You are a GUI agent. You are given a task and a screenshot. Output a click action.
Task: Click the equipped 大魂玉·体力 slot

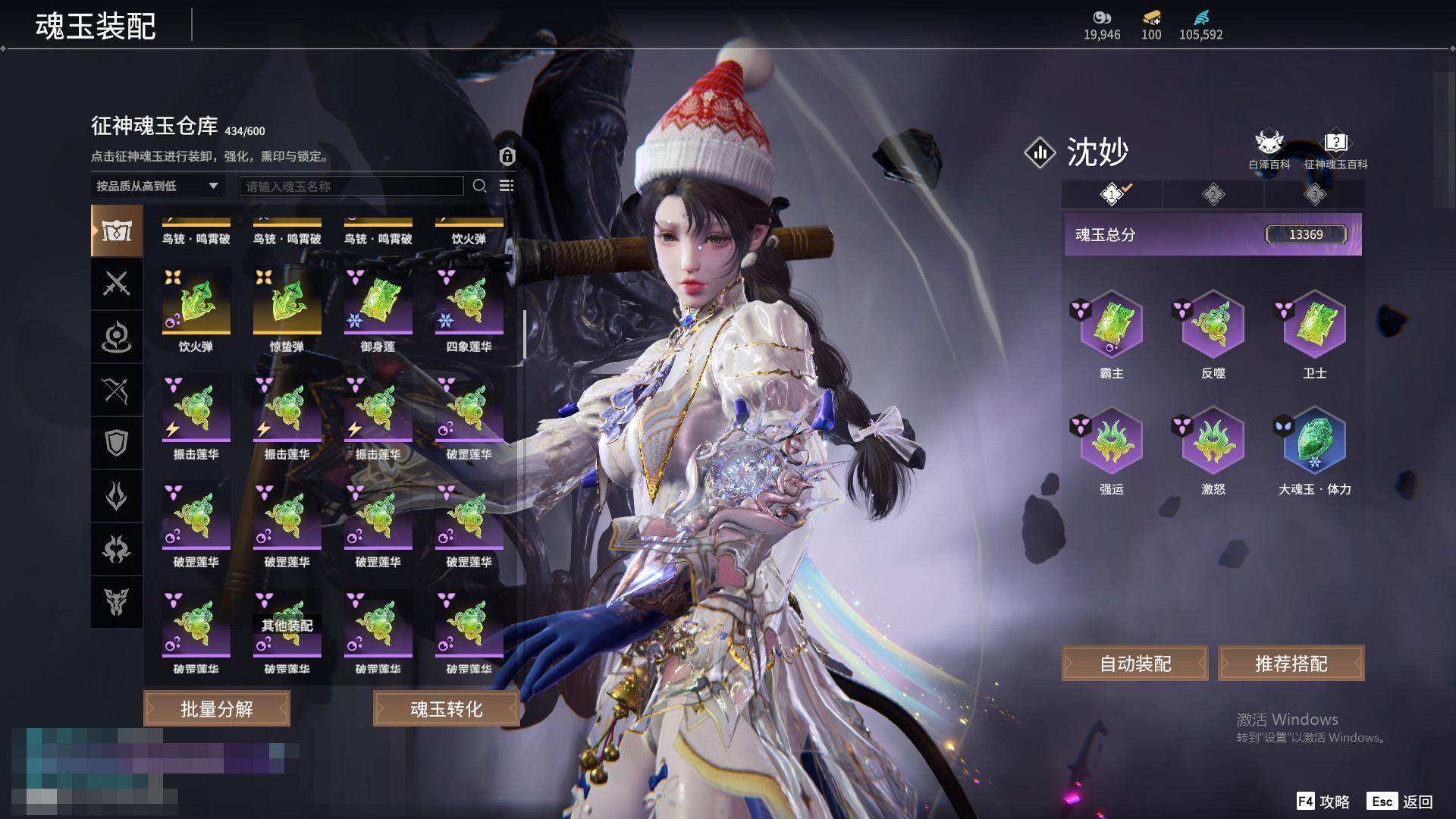pos(1314,442)
